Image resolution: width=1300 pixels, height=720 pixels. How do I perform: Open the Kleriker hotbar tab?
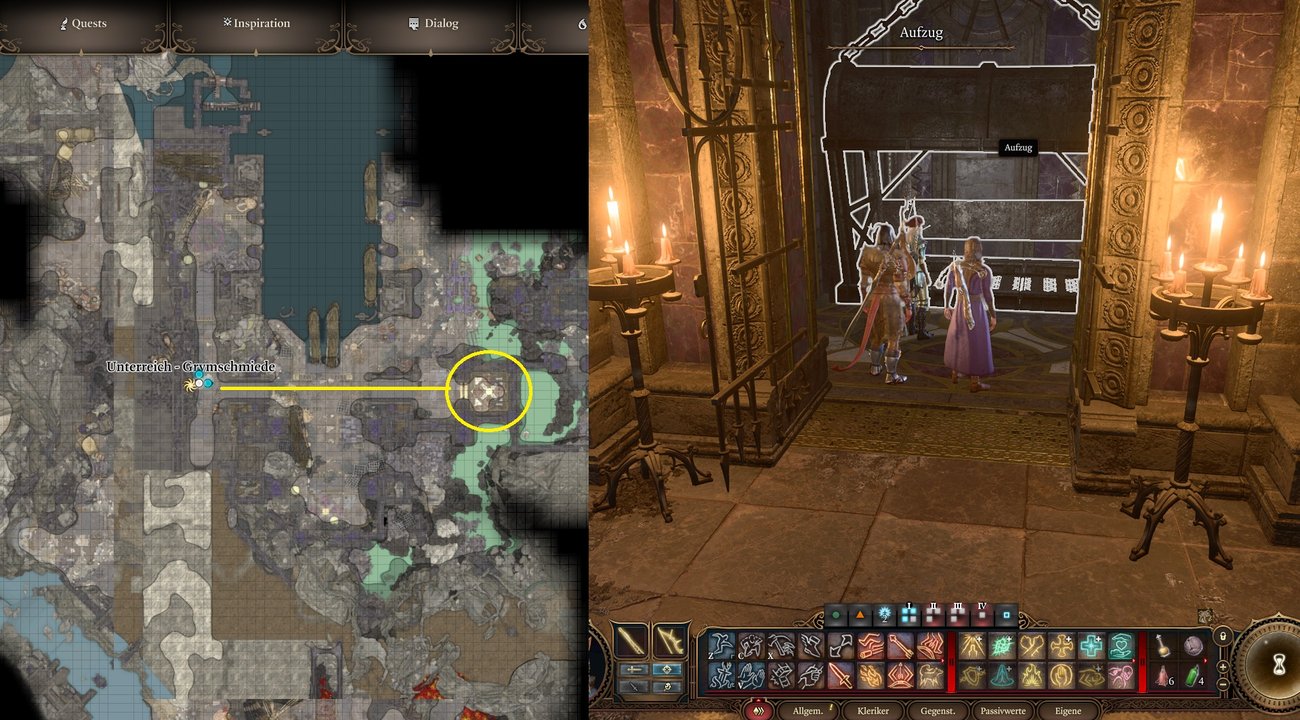pos(875,710)
